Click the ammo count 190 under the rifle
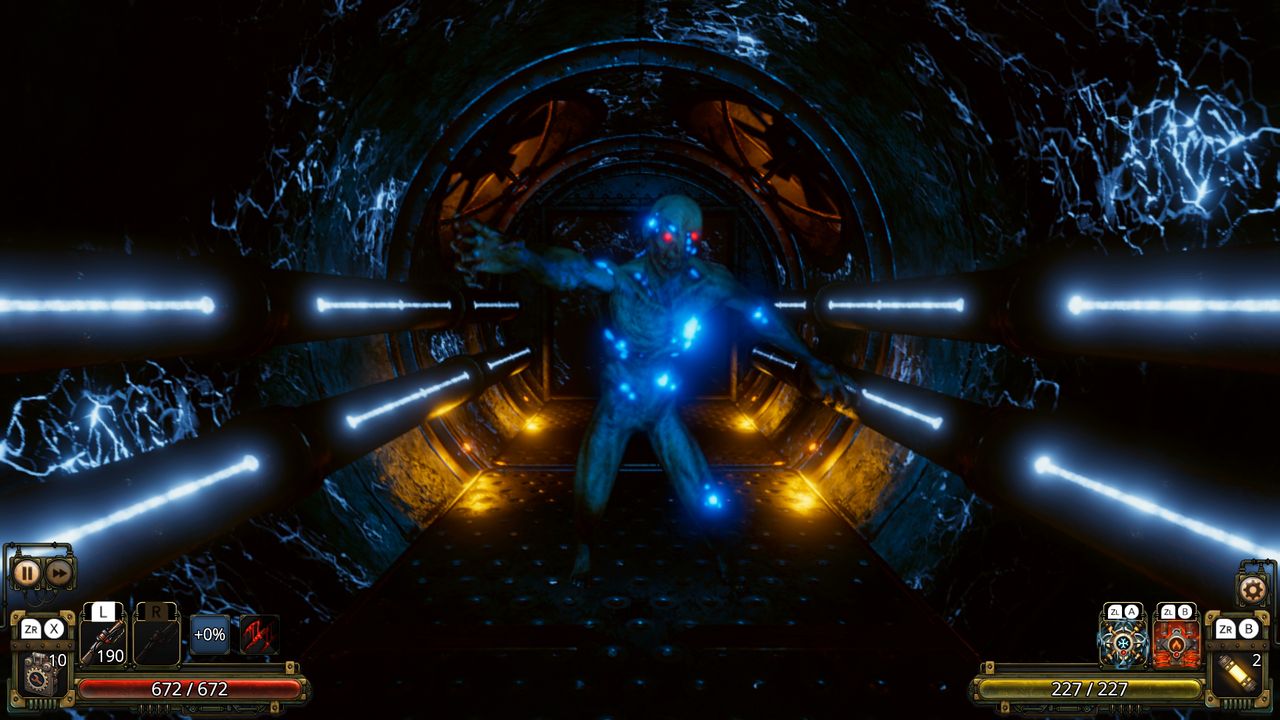Viewport: 1280px width, 720px height. [x=110, y=655]
